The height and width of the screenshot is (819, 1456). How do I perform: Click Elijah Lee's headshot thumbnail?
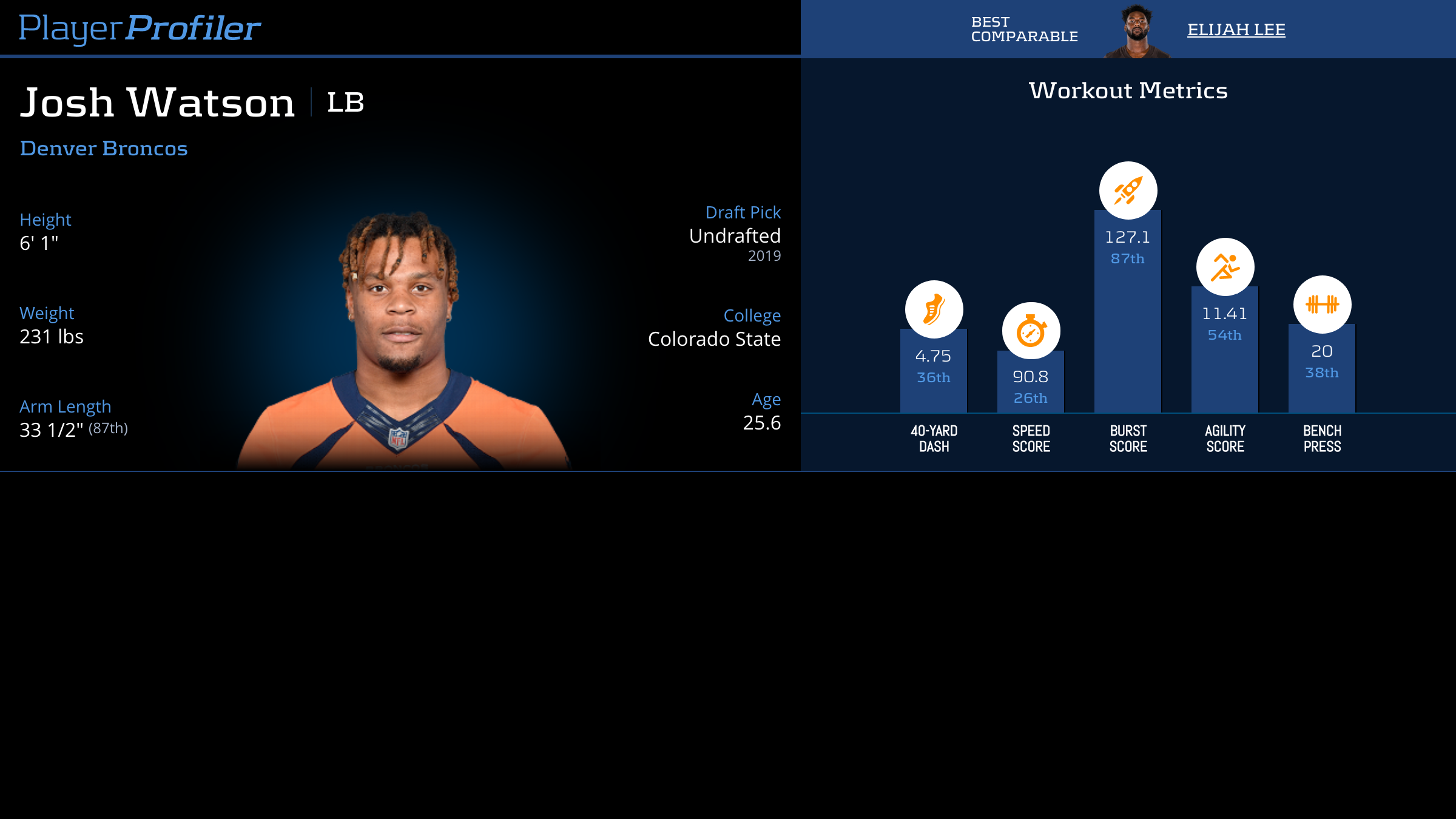(x=1136, y=30)
